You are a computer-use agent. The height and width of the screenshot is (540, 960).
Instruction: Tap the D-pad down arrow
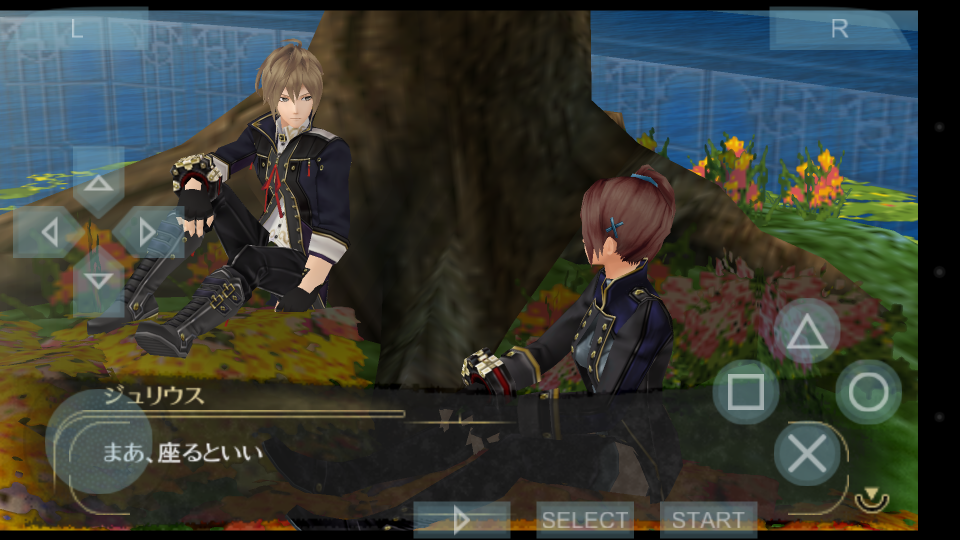(98, 280)
